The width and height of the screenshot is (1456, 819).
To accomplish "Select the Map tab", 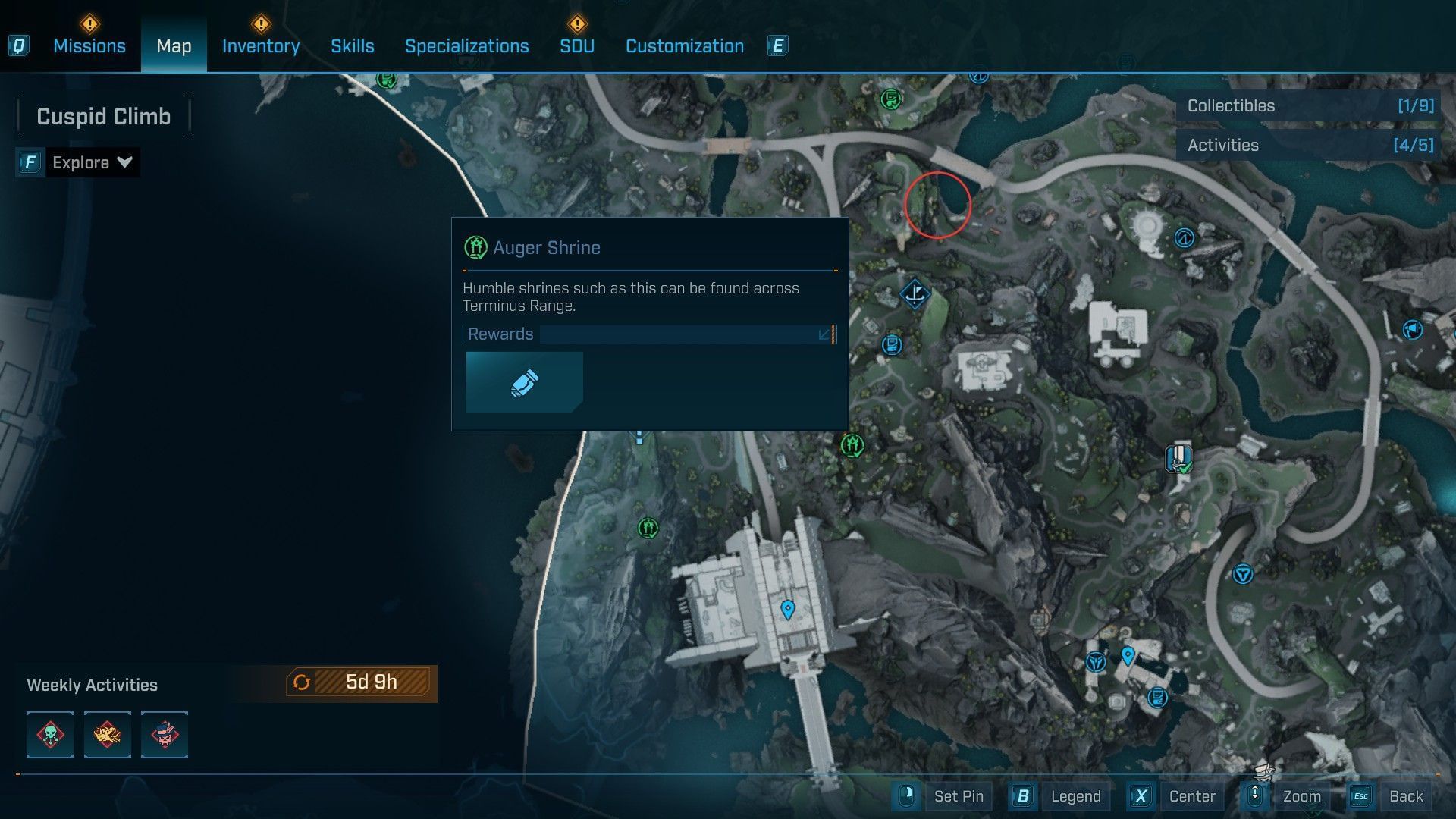I will pyautogui.click(x=174, y=46).
